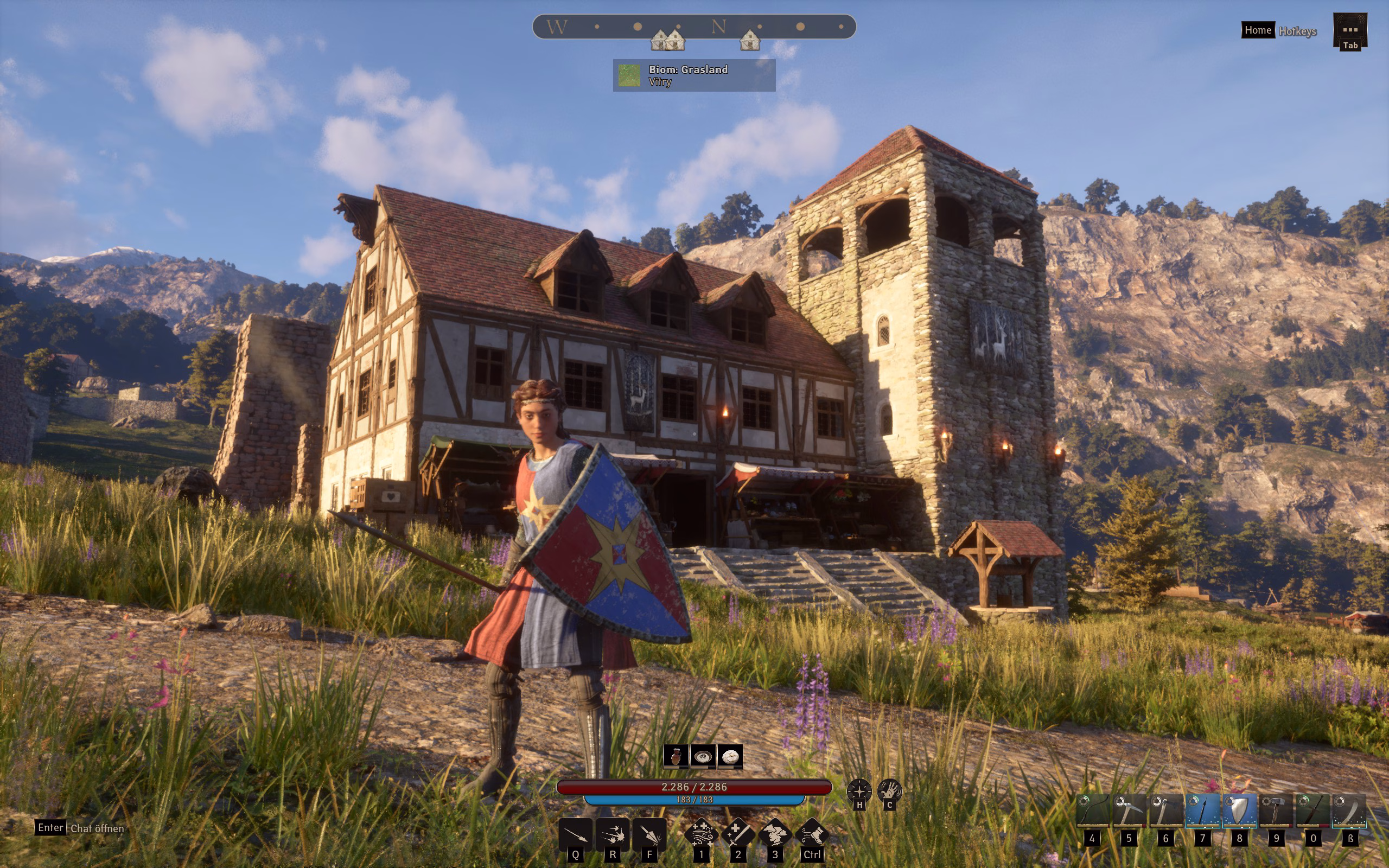Trigger the multi-strike spear ability
1389x868 pixels.
(613, 835)
